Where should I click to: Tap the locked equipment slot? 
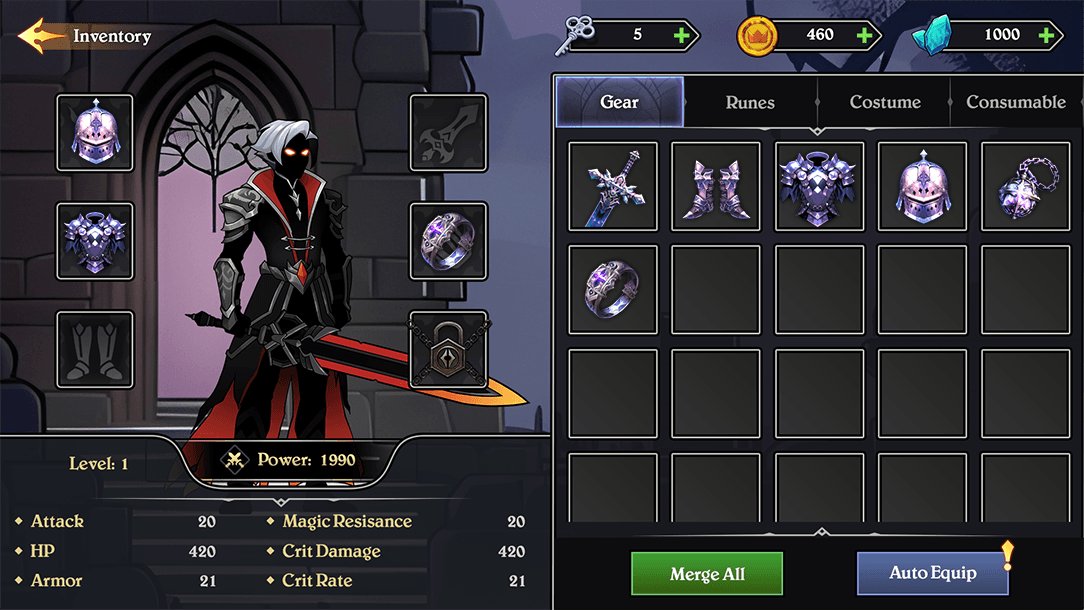coord(449,349)
